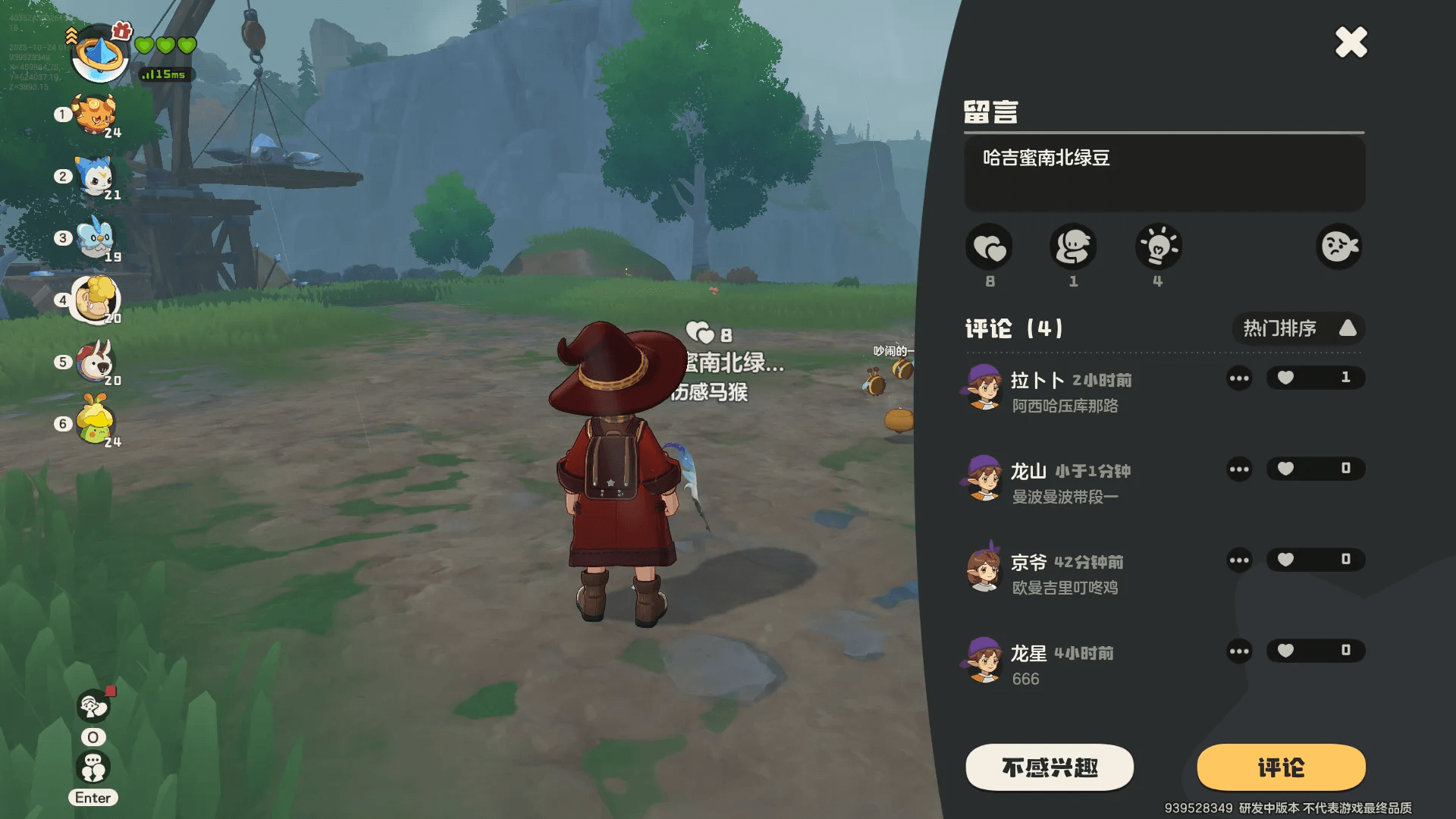Open the chat icon above the Enter key
This screenshot has height=819, width=1456.
pyautogui.click(x=93, y=767)
